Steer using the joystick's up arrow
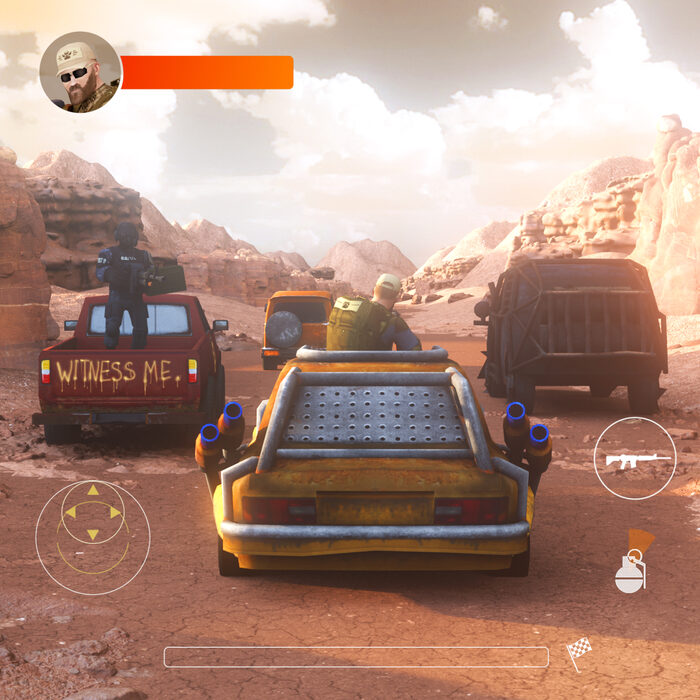 [93, 490]
